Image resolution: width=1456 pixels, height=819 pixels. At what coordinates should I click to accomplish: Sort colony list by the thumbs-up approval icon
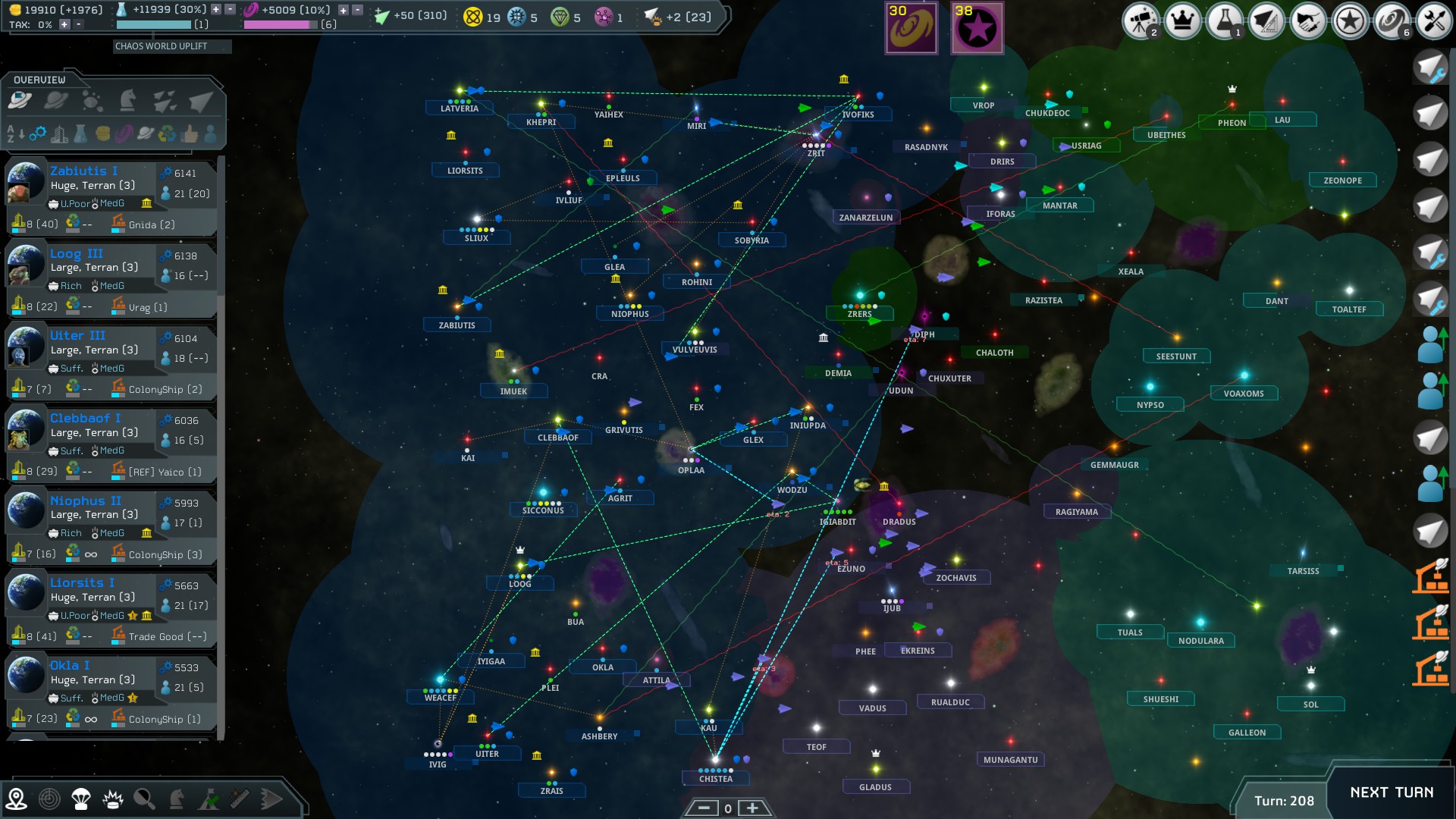pos(190,135)
